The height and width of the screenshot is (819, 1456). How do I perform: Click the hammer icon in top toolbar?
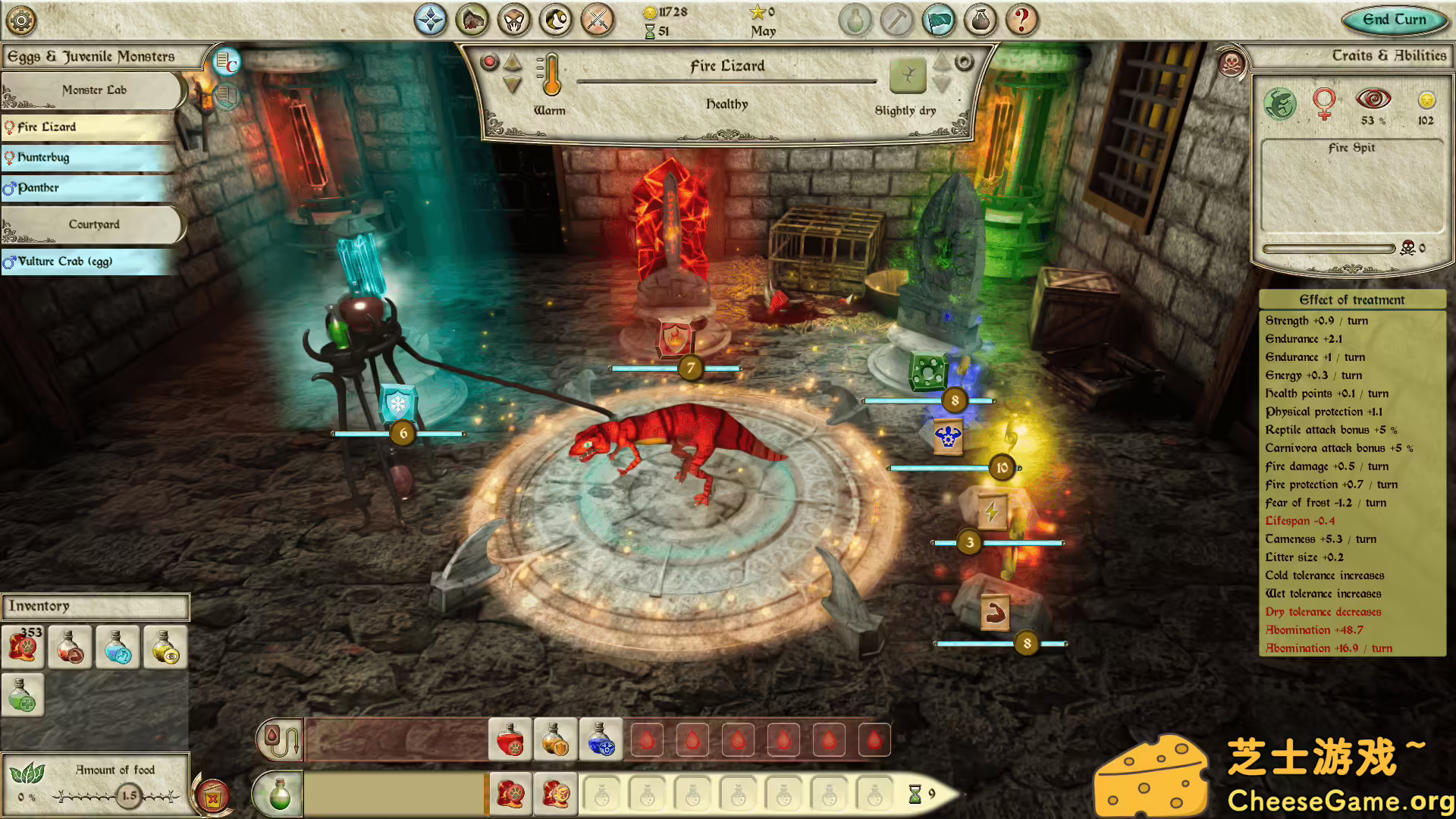coord(898,20)
